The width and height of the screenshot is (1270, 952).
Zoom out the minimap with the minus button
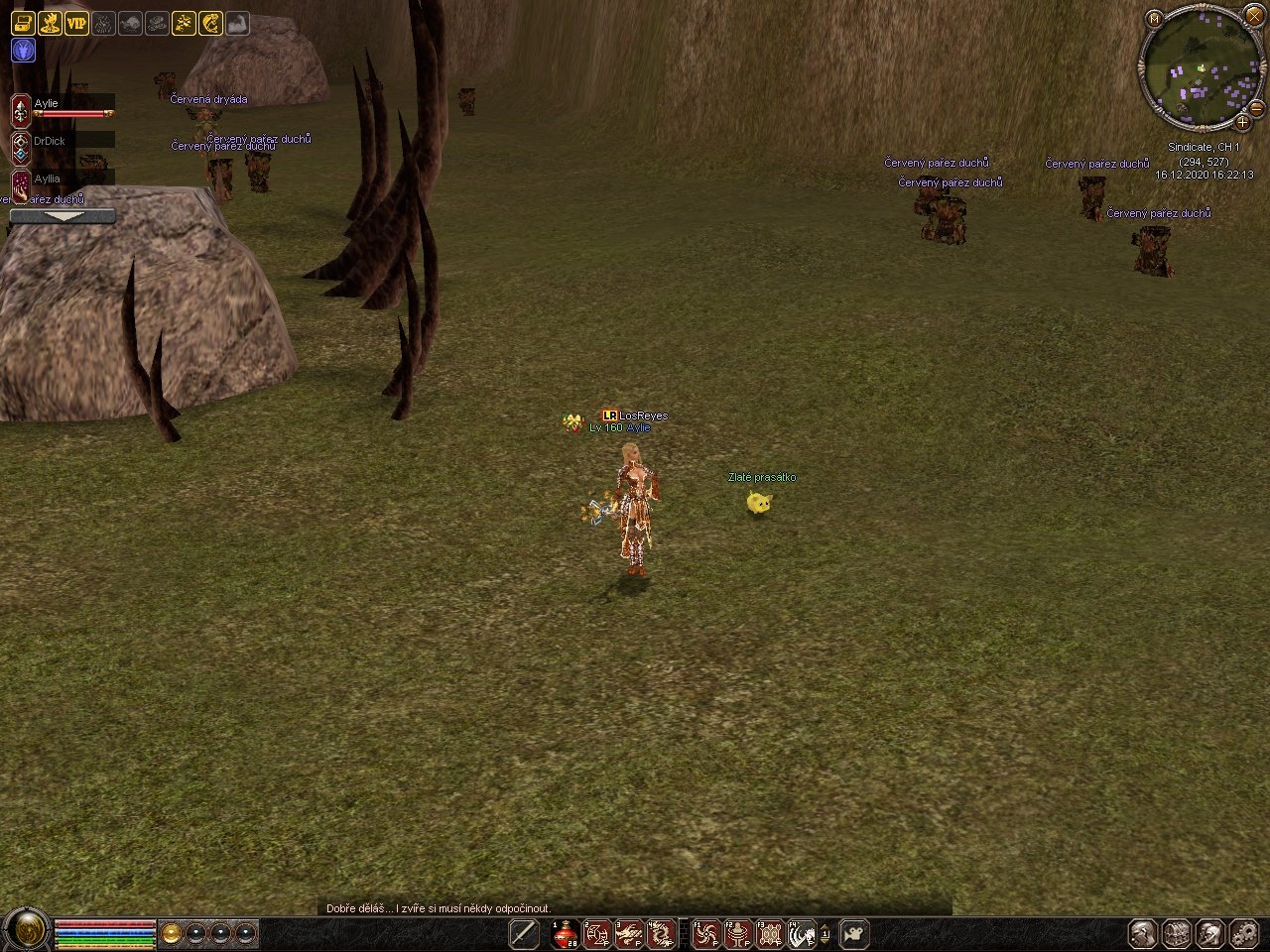tap(1255, 107)
